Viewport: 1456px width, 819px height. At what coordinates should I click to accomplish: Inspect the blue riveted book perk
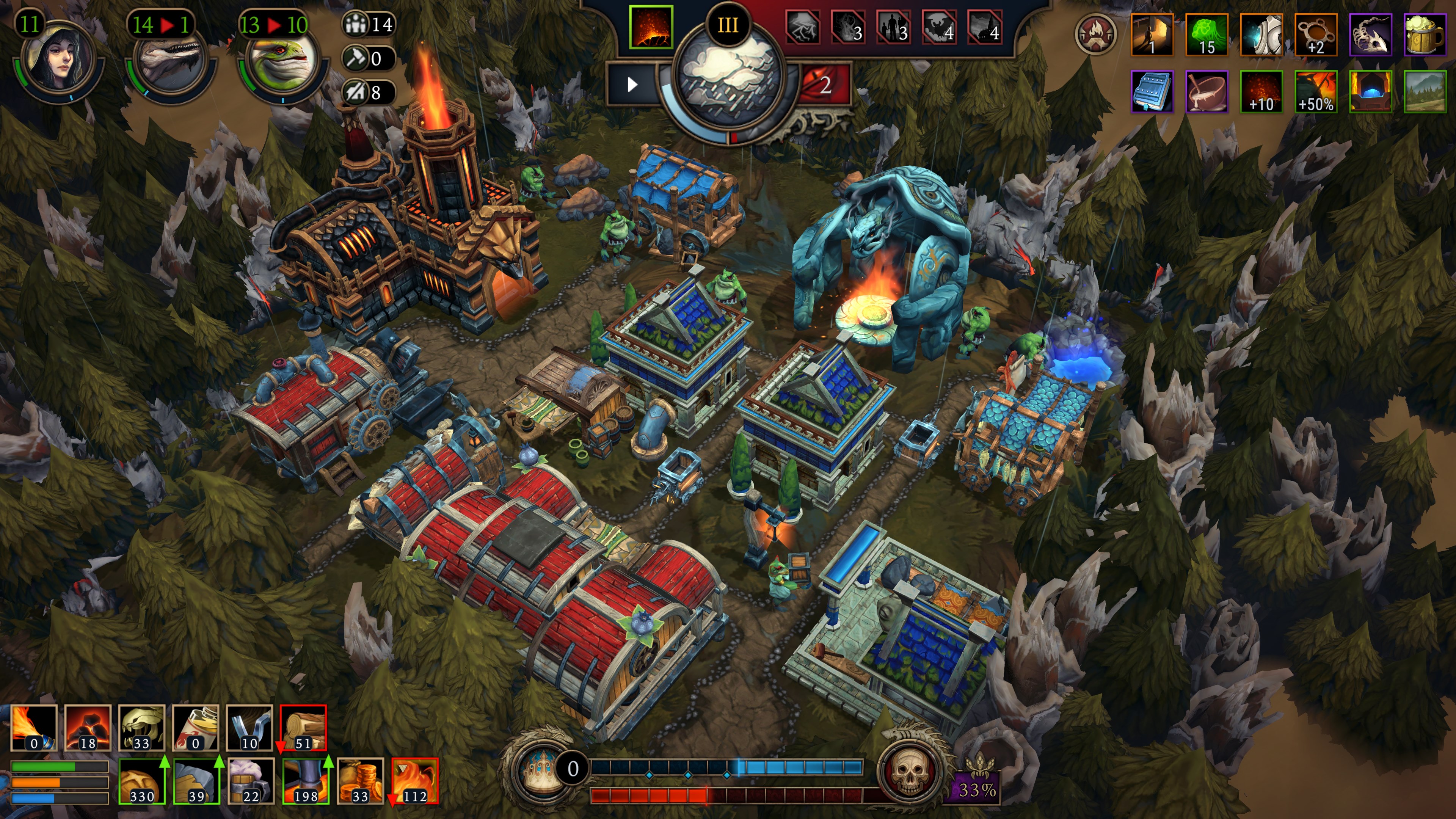[x=1152, y=91]
